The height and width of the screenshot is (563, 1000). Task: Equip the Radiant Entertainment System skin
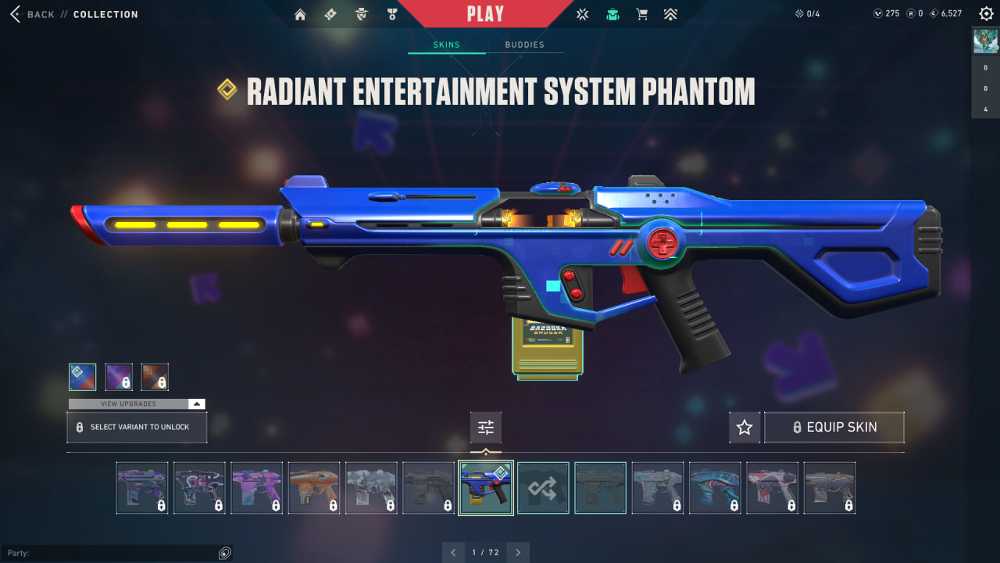[x=834, y=427]
